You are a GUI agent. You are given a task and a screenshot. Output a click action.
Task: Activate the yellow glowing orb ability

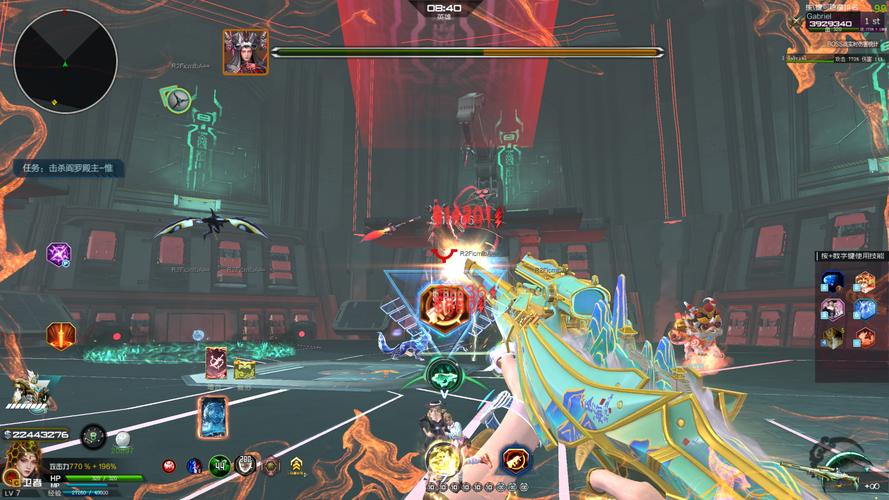tap(442, 460)
